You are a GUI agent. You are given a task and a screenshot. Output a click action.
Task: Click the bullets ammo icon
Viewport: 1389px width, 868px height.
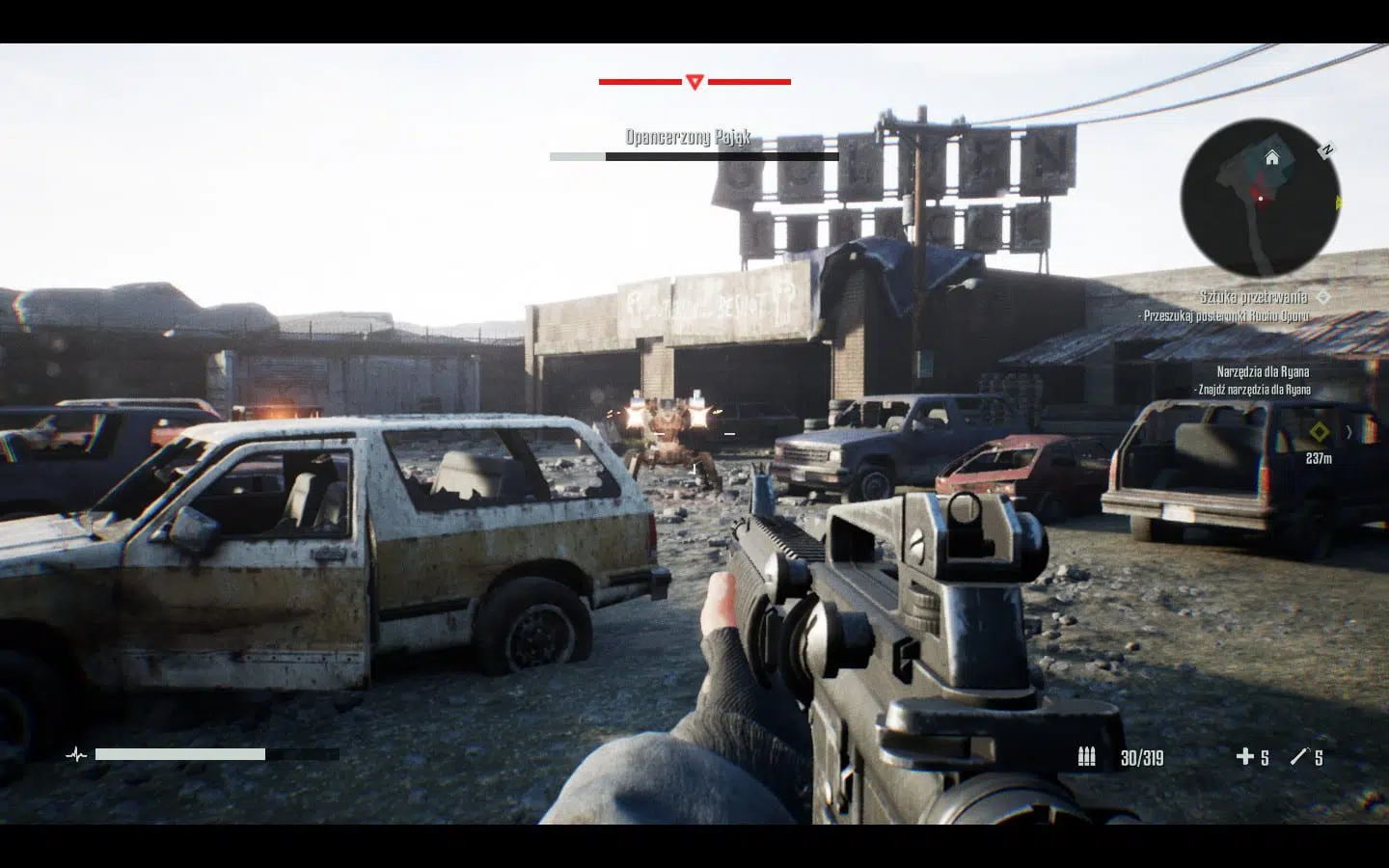click(x=1087, y=757)
